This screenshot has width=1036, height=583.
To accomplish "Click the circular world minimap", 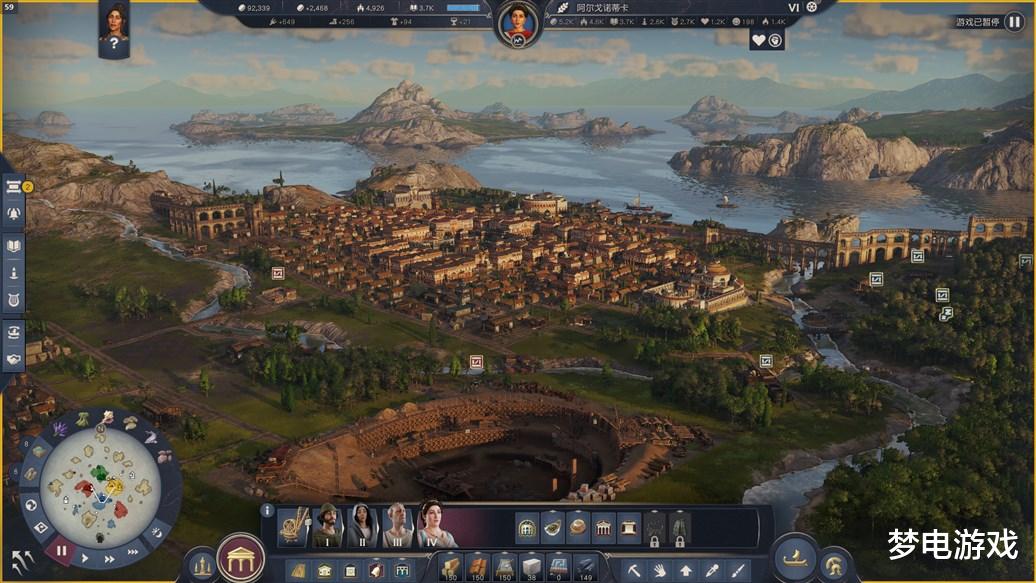I will tap(100, 487).
